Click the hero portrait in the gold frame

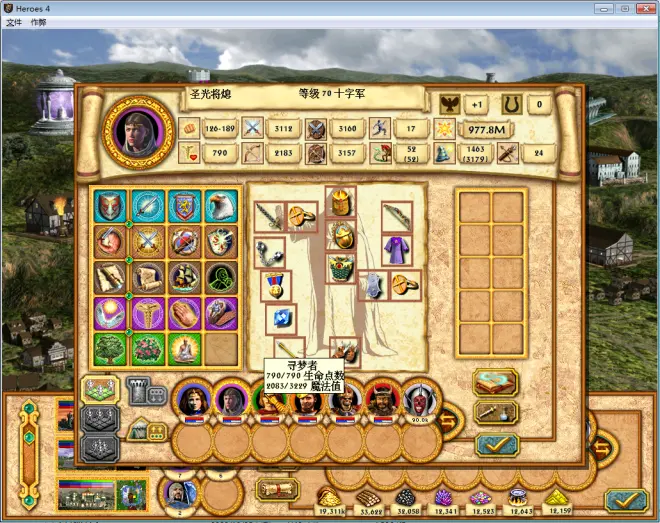tap(138, 130)
